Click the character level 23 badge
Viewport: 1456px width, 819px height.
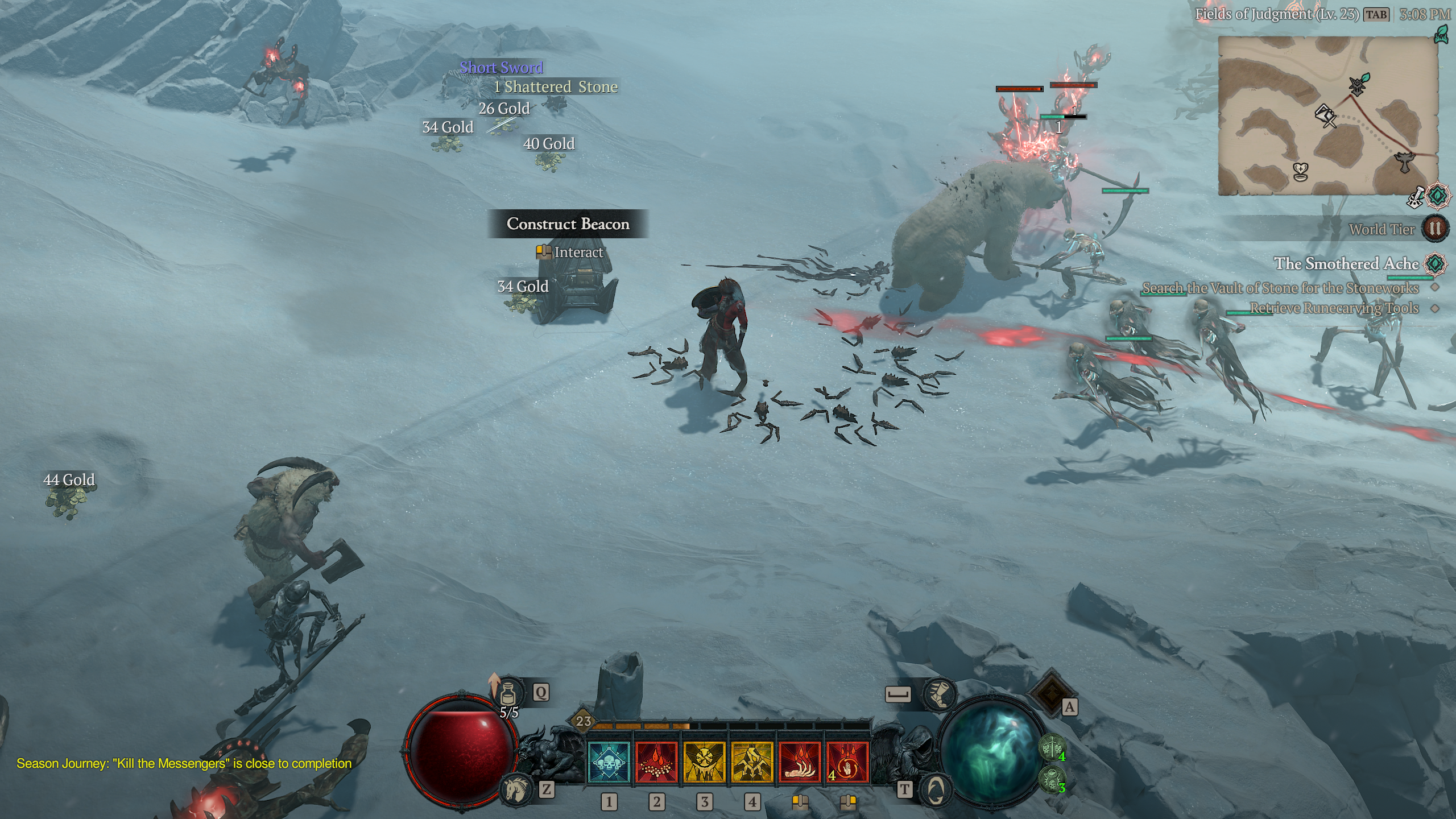pos(584,721)
